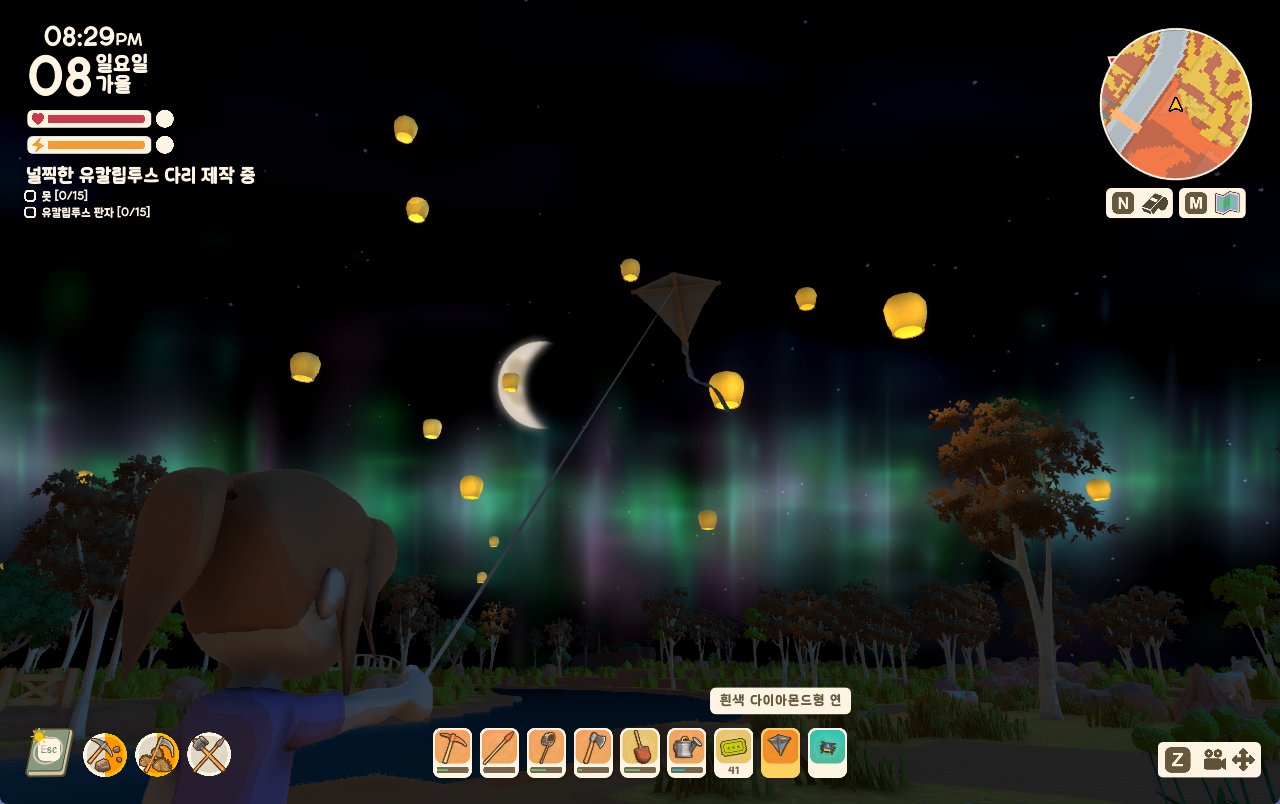Click the nails requirement checkbox
The width and height of the screenshot is (1280, 804).
coord(30,196)
